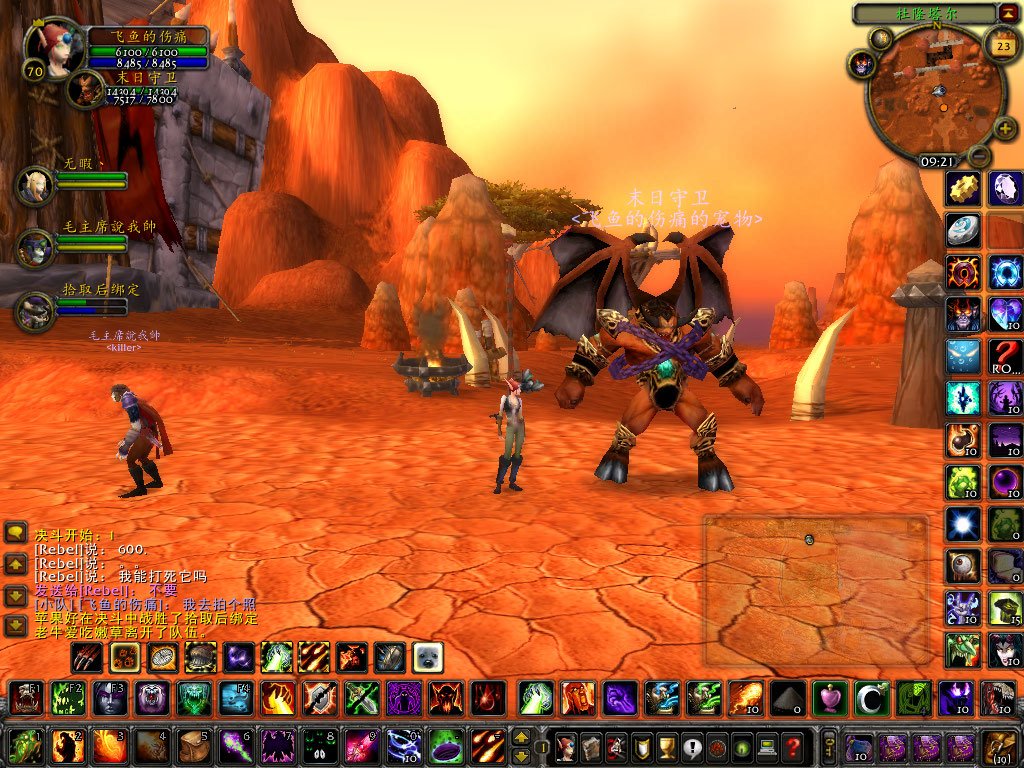Zoom in the minimap with the plus button
1024x768 pixels.
pyautogui.click(x=1004, y=129)
